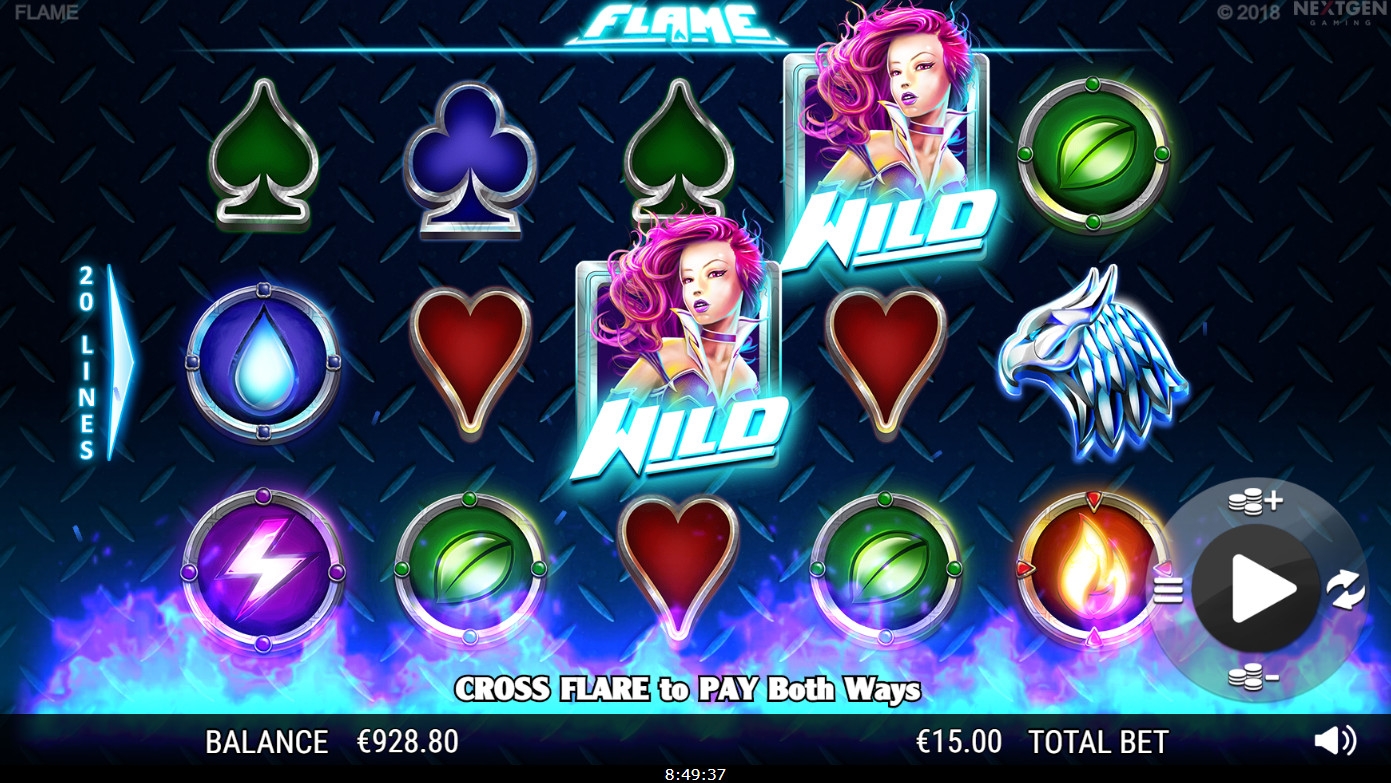The width and height of the screenshot is (1391, 783).
Task: Increase the bet with the coins plus icon
Action: coord(1256,502)
